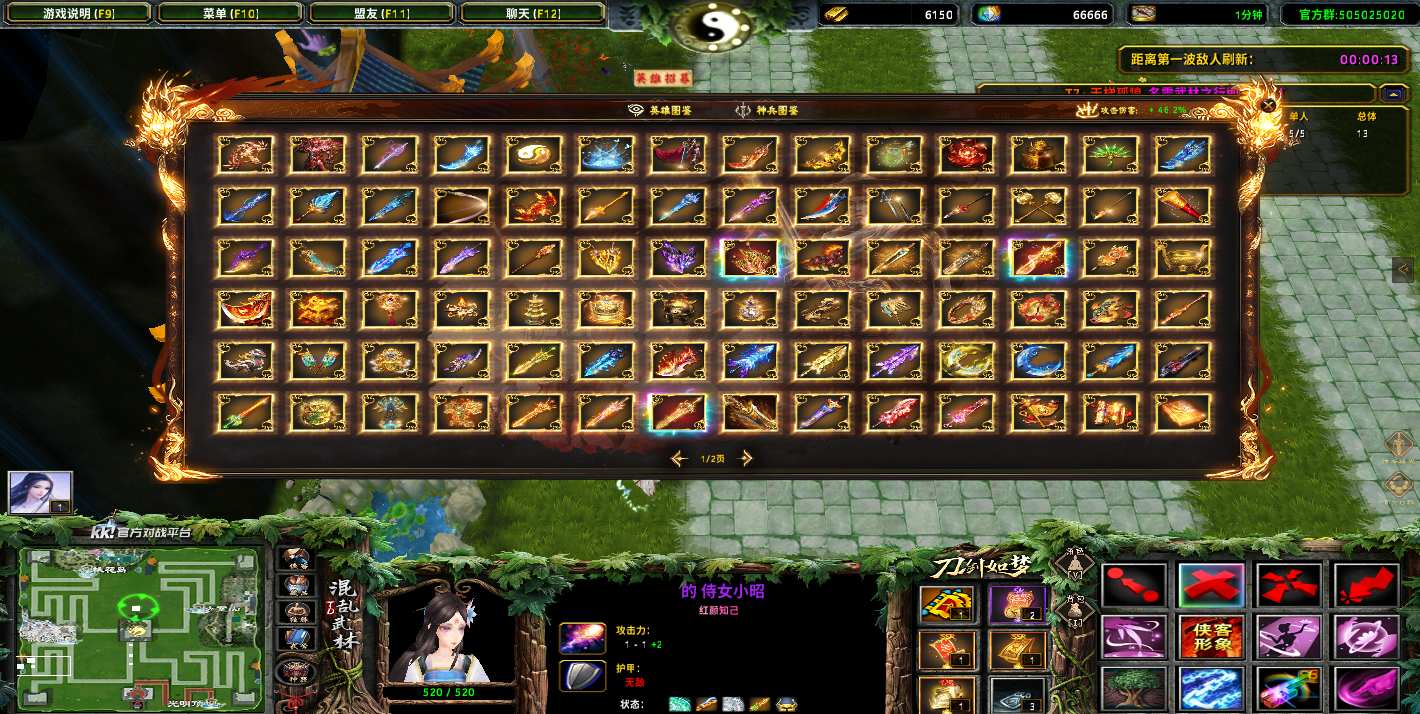
Task: Click the red X stop command
Action: pyautogui.click(x=1212, y=585)
